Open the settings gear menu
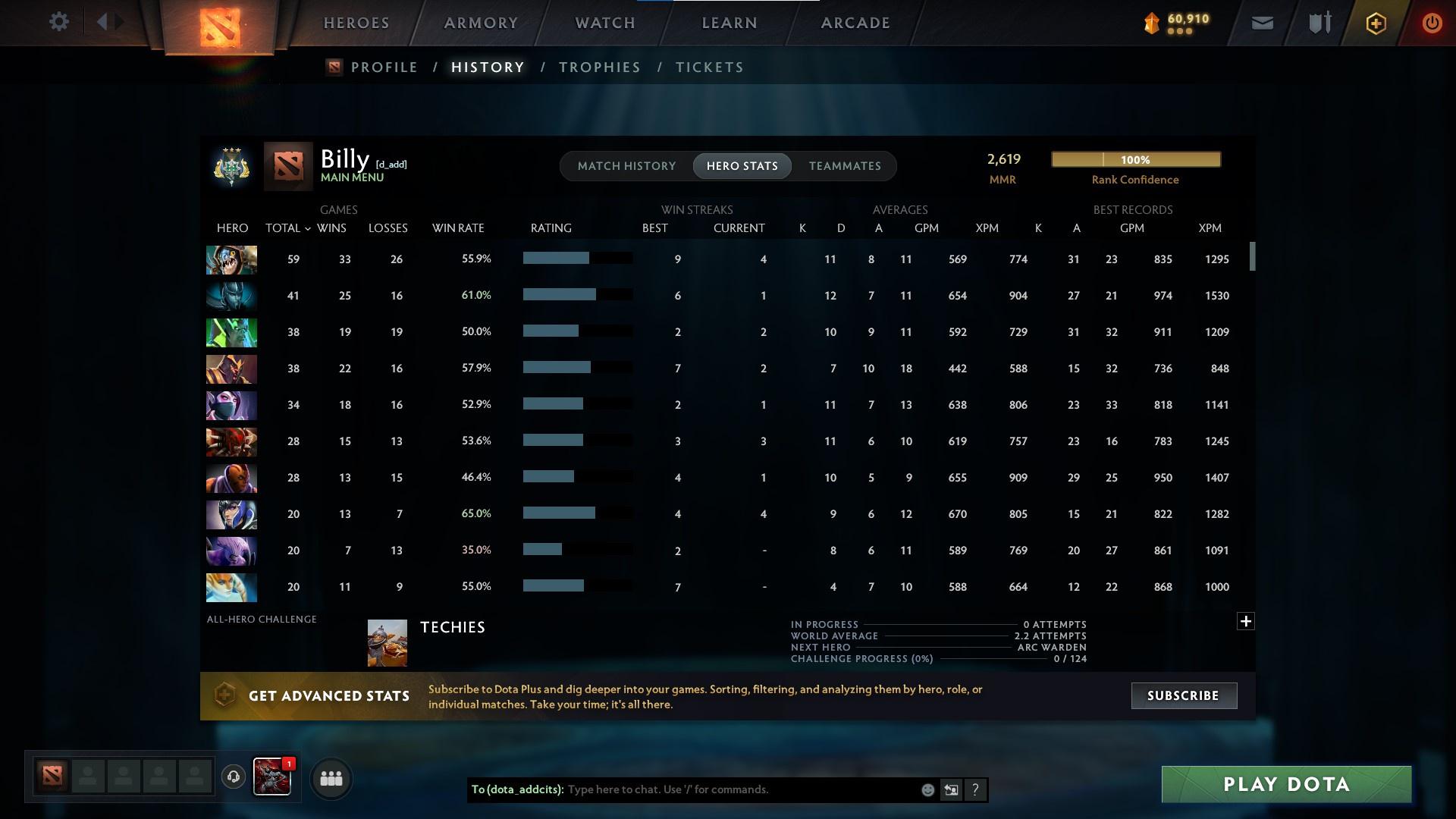1456x819 pixels. click(59, 22)
